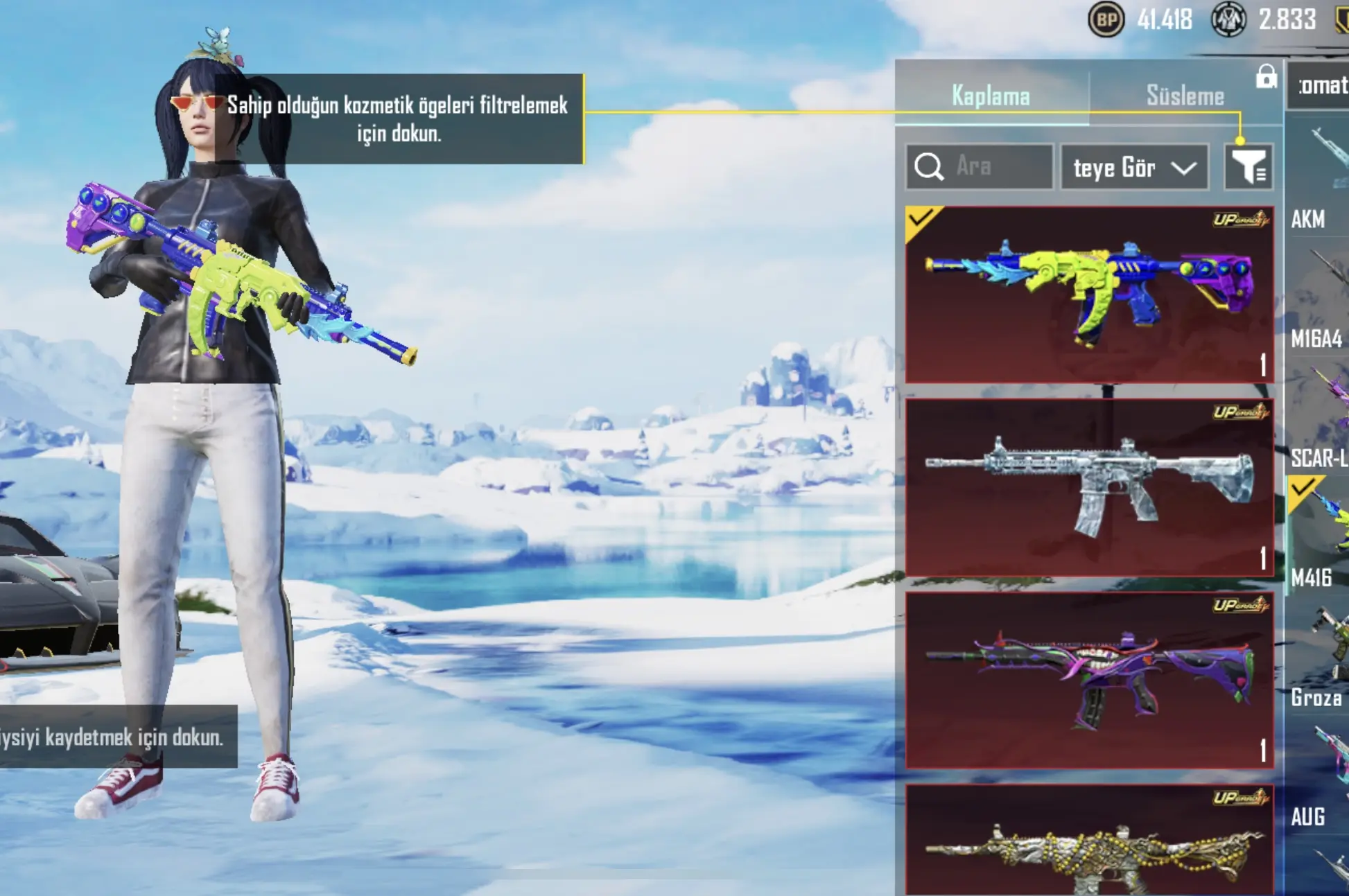Select the blue and yellow M416 skin
The image size is (1349, 896).
pos(1089,295)
